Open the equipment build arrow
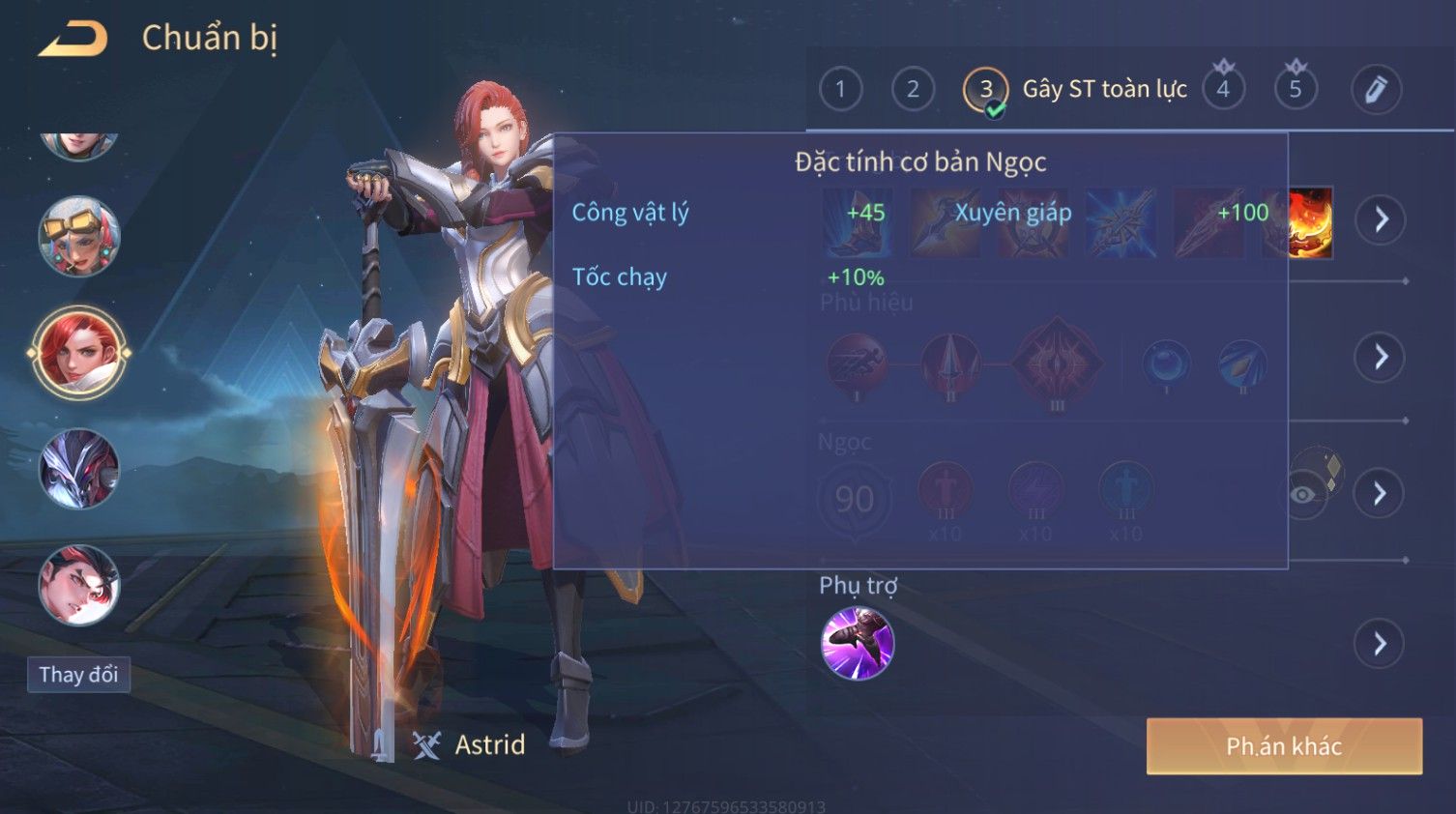 [1380, 219]
